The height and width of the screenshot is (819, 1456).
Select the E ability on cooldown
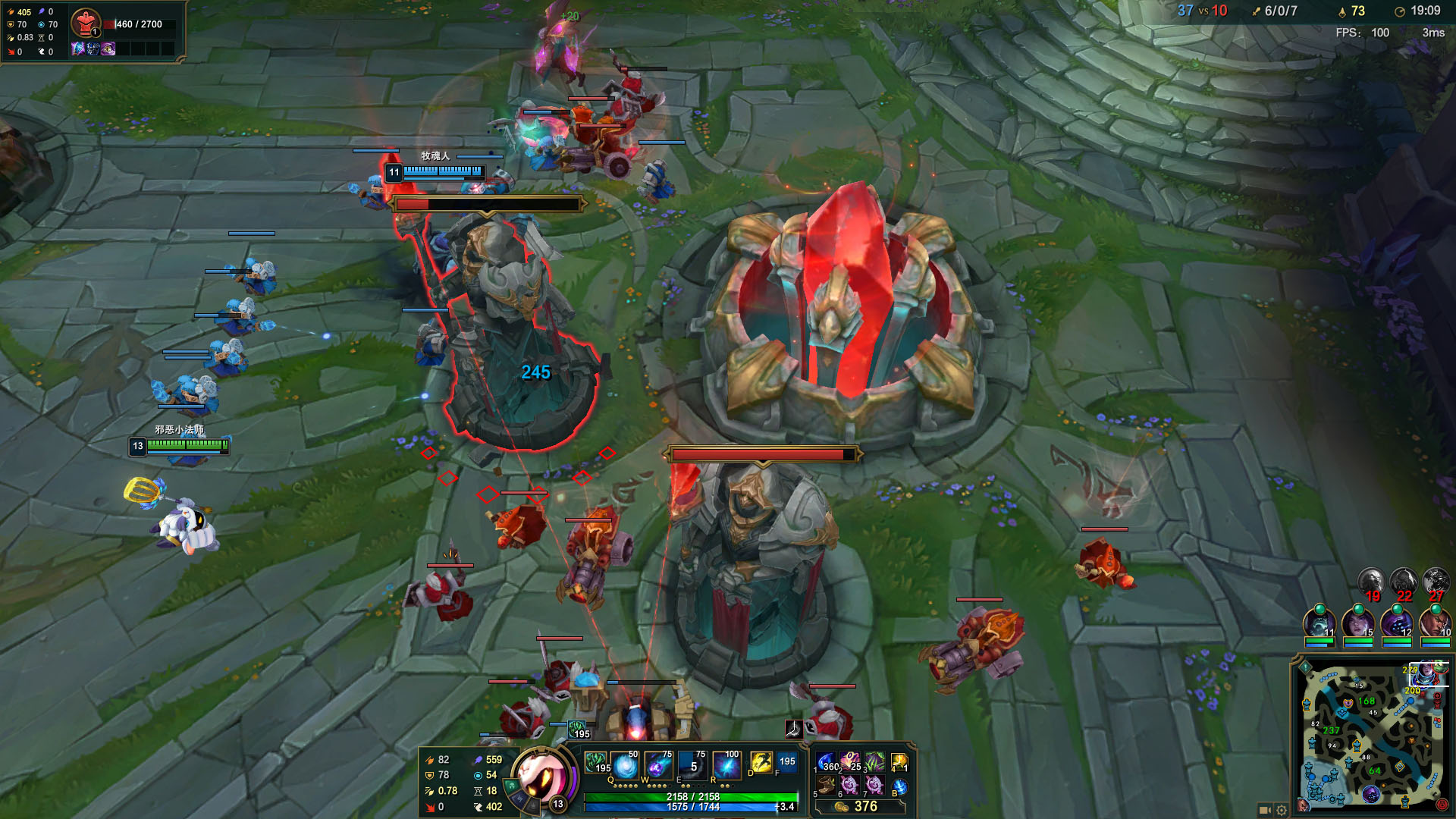692,765
